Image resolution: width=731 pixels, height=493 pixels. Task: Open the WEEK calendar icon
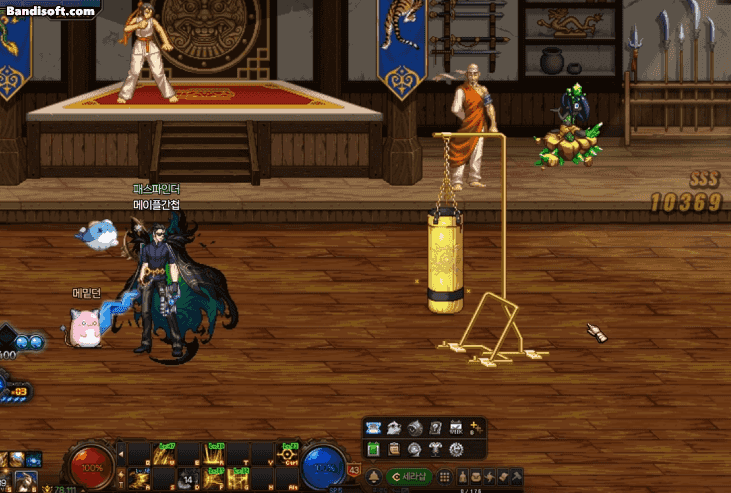click(456, 428)
